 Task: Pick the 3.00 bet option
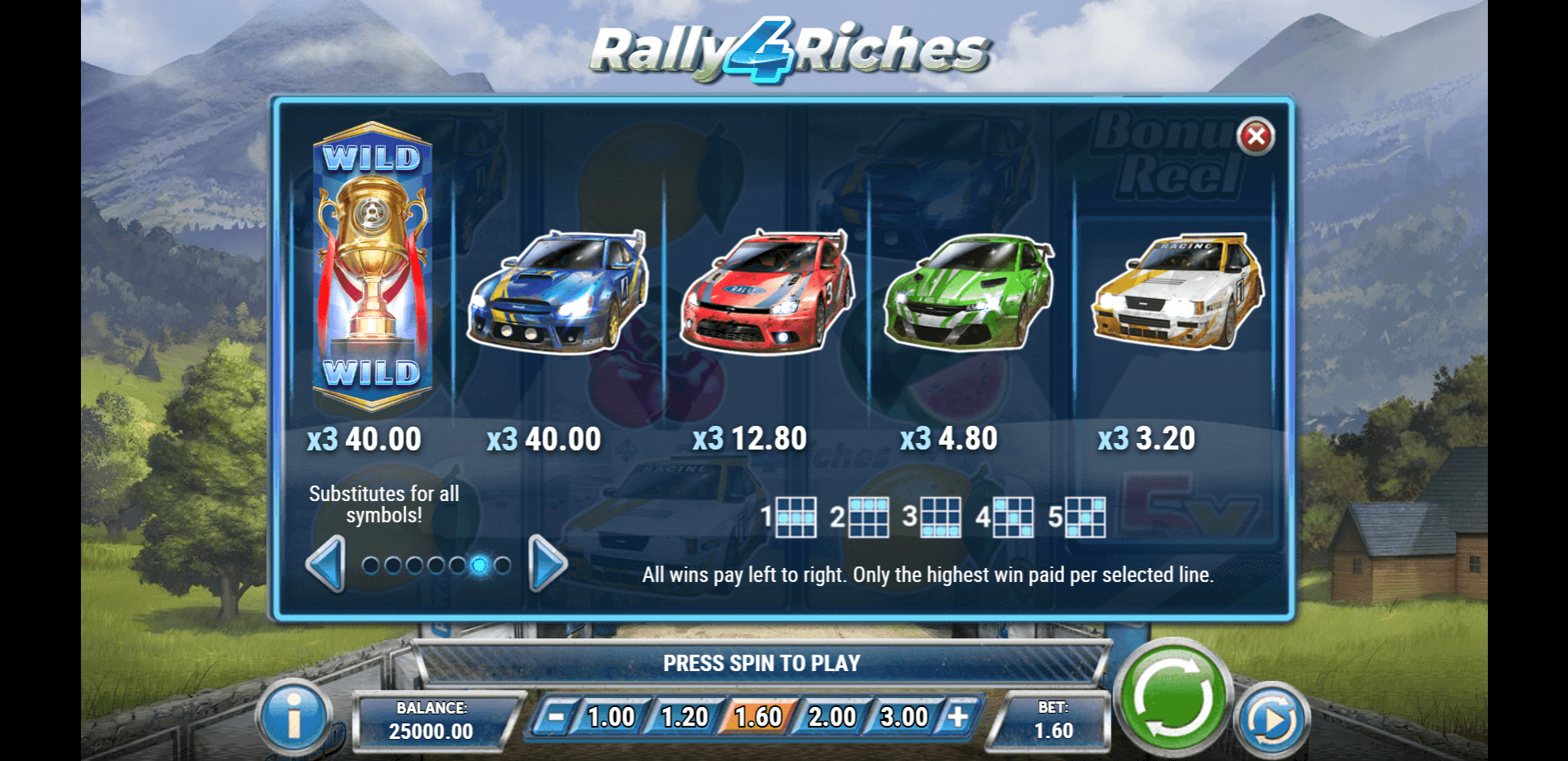coord(903,718)
